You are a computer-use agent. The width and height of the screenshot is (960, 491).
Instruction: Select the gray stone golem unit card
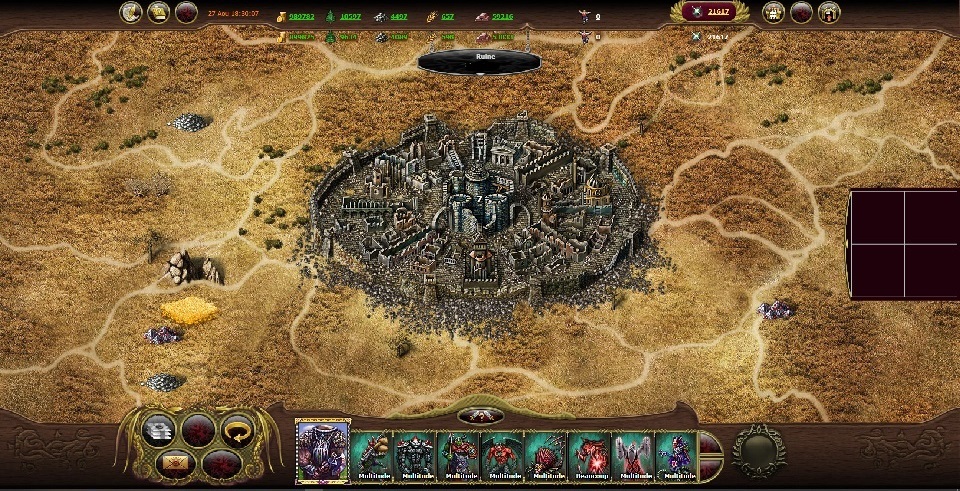[x=414, y=454]
